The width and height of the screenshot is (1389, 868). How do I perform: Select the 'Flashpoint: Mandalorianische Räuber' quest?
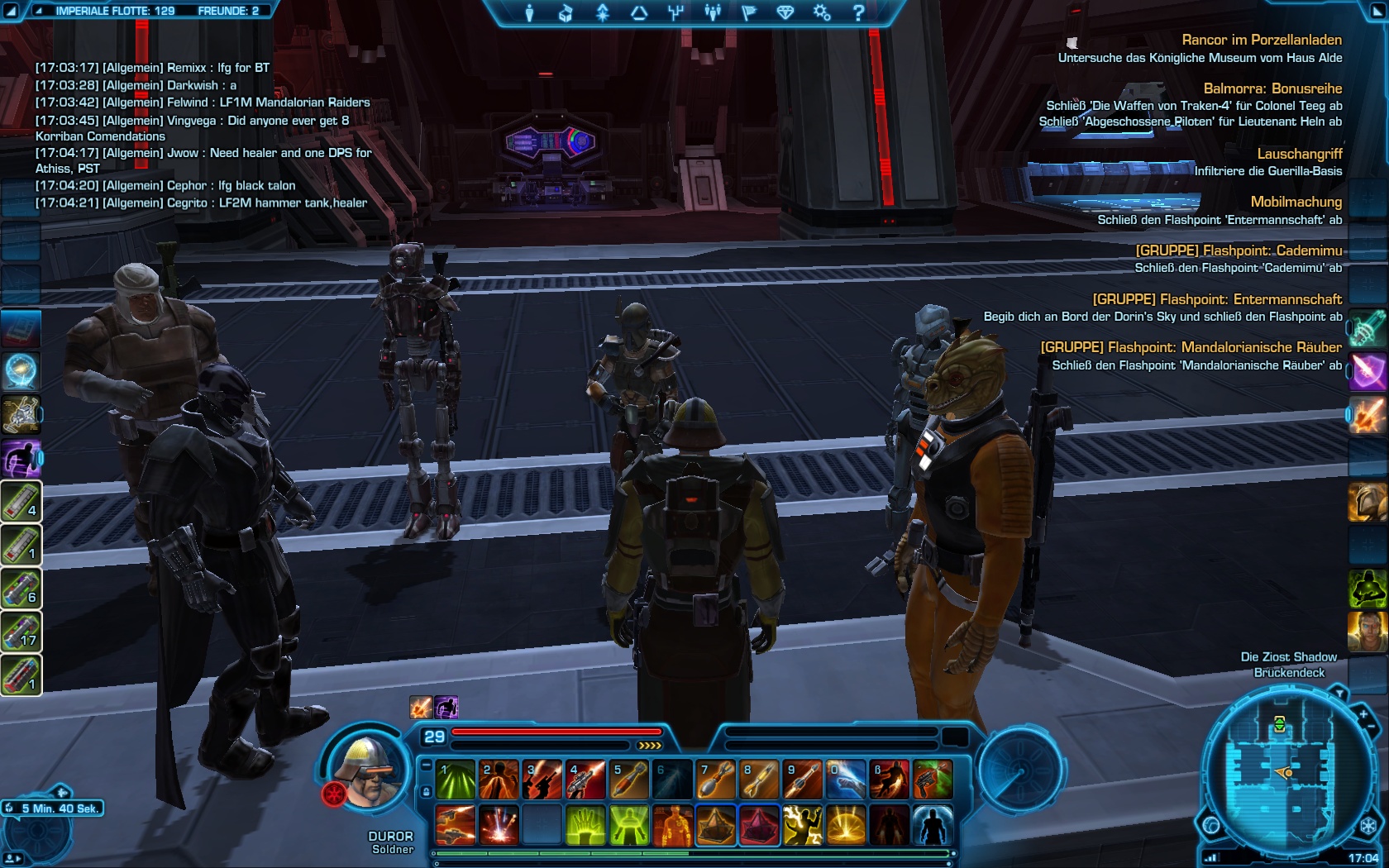(x=1191, y=347)
